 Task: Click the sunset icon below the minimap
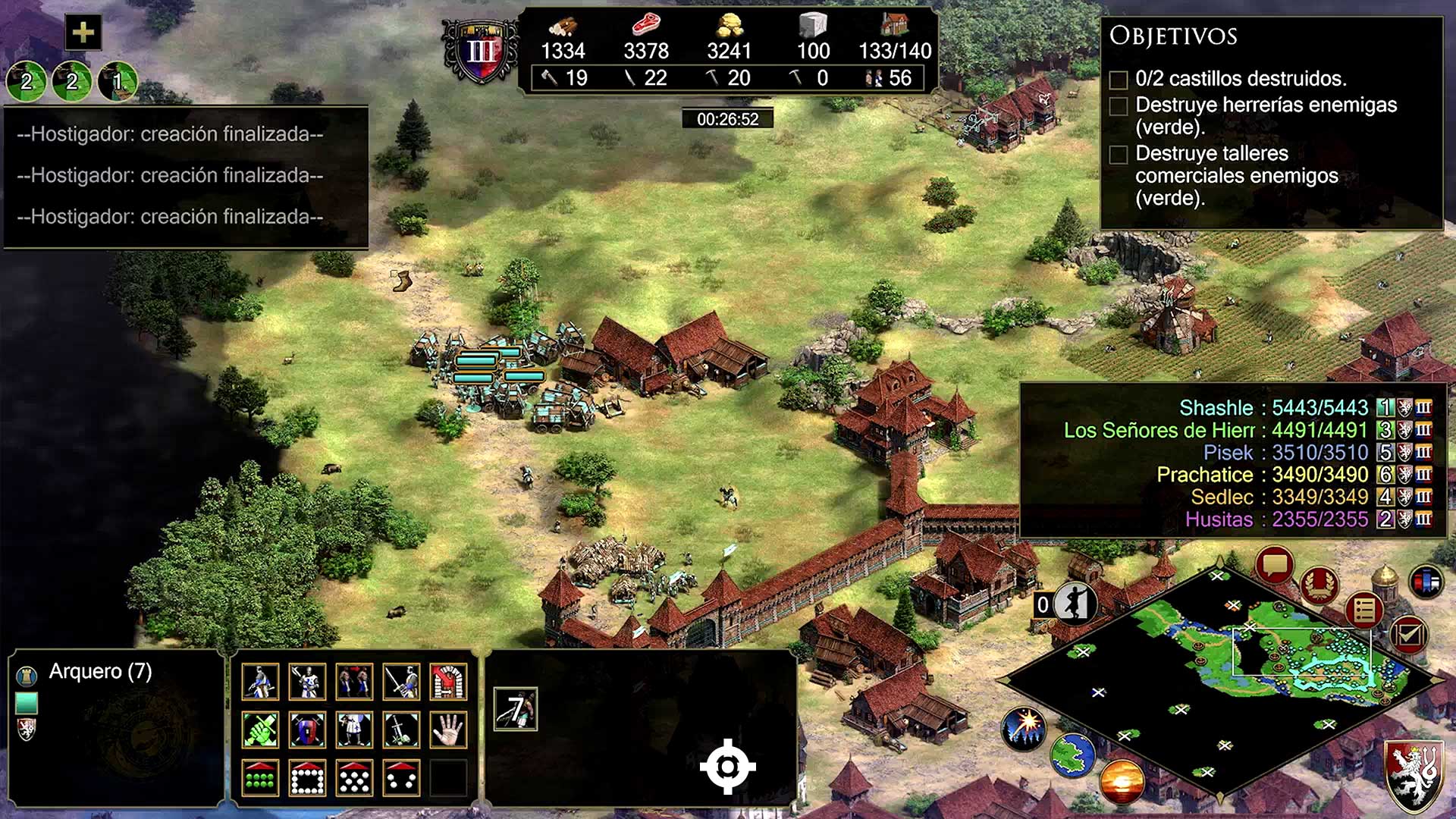pos(1121,782)
